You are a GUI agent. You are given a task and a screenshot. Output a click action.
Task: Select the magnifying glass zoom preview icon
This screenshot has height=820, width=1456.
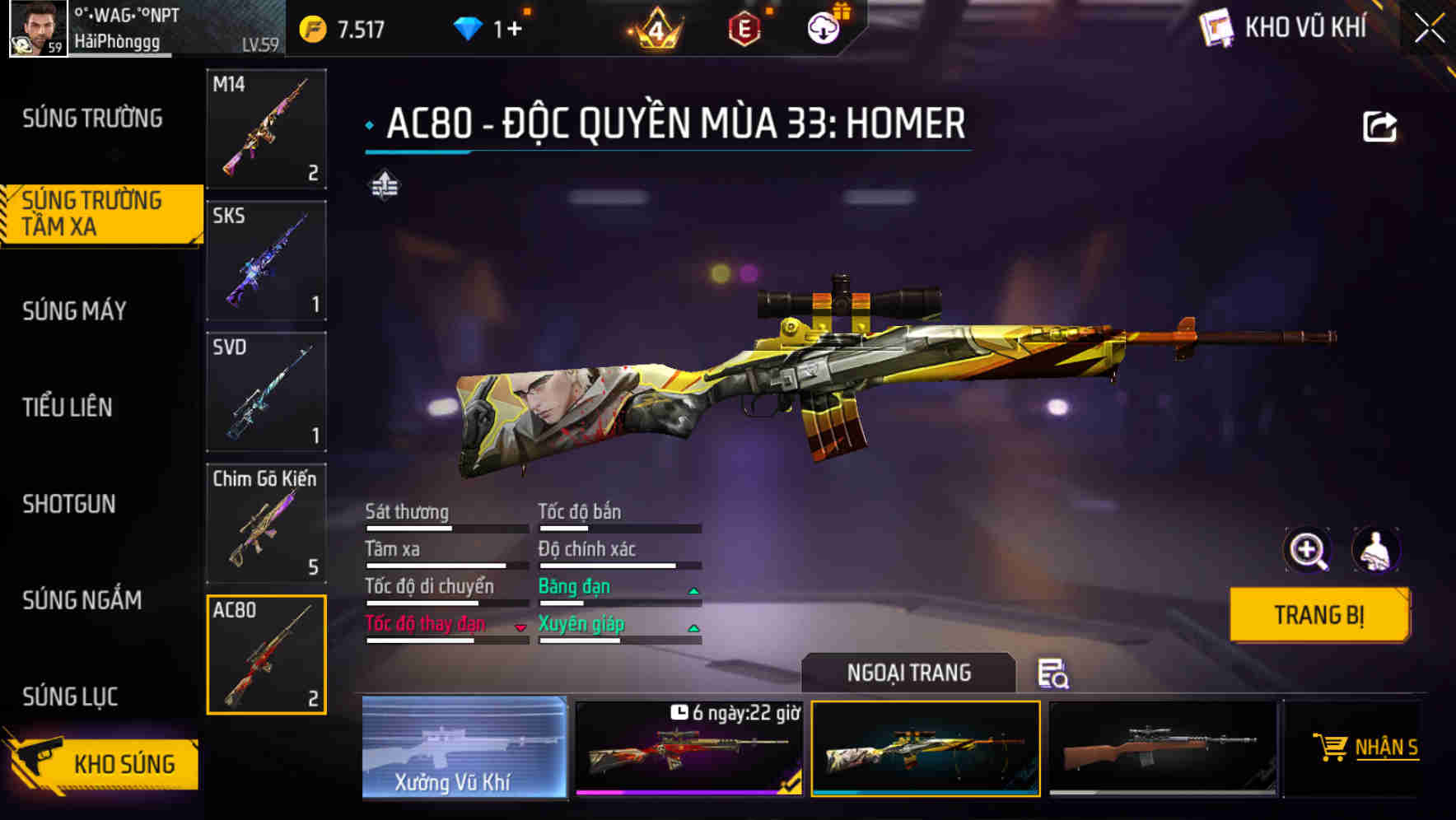point(1309,550)
